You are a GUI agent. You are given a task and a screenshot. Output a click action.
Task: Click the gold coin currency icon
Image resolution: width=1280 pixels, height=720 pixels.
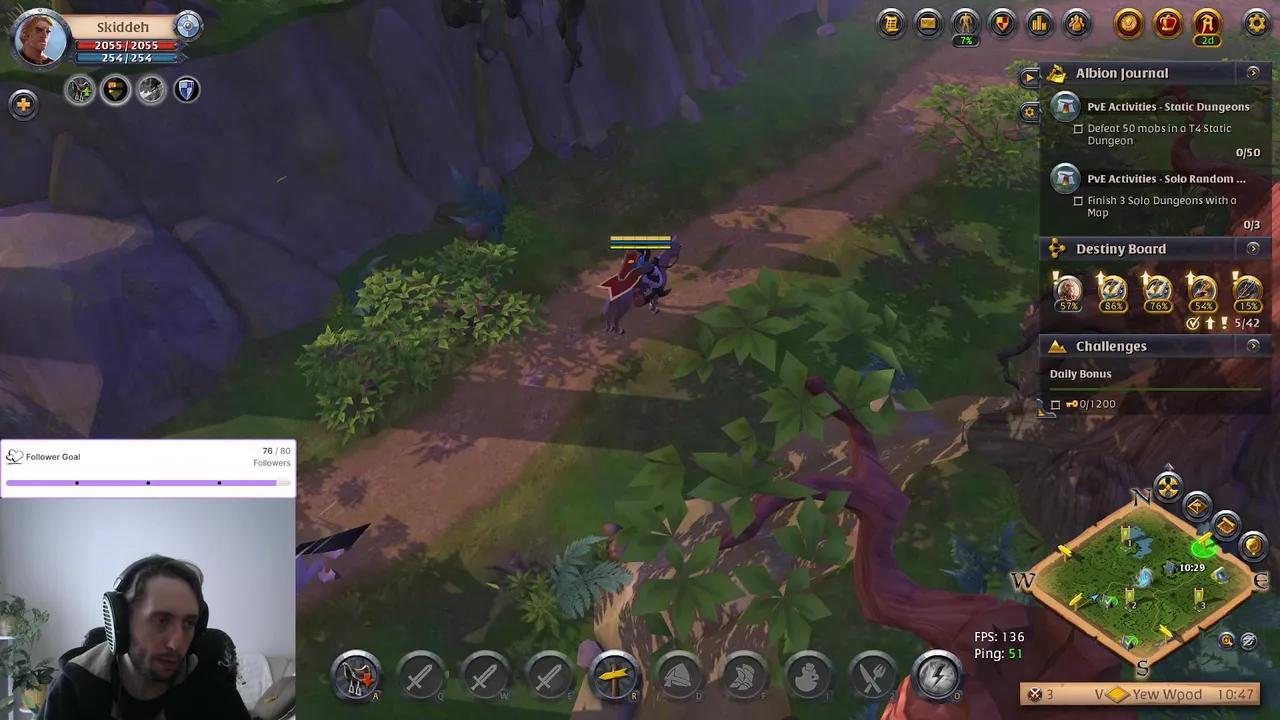1128,24
